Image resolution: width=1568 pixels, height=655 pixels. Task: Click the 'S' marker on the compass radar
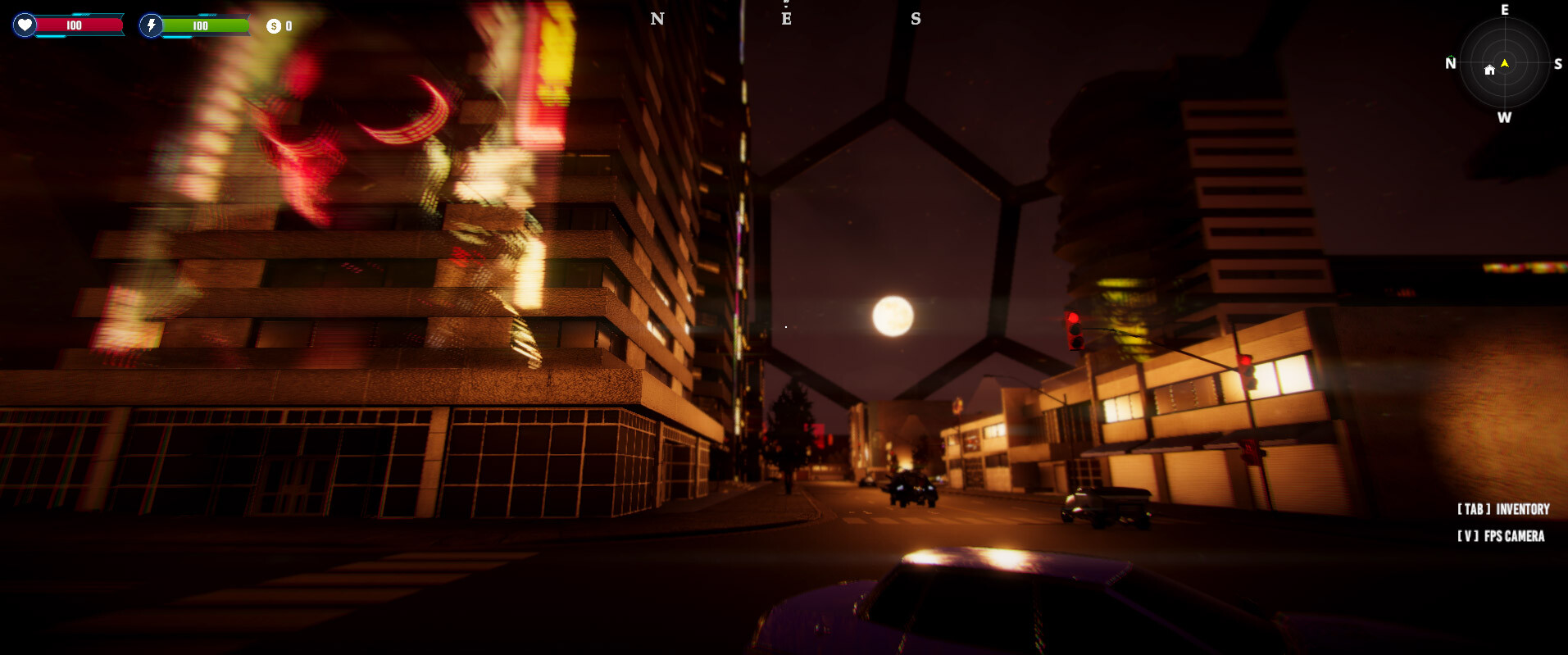[x=1557, y=63]
